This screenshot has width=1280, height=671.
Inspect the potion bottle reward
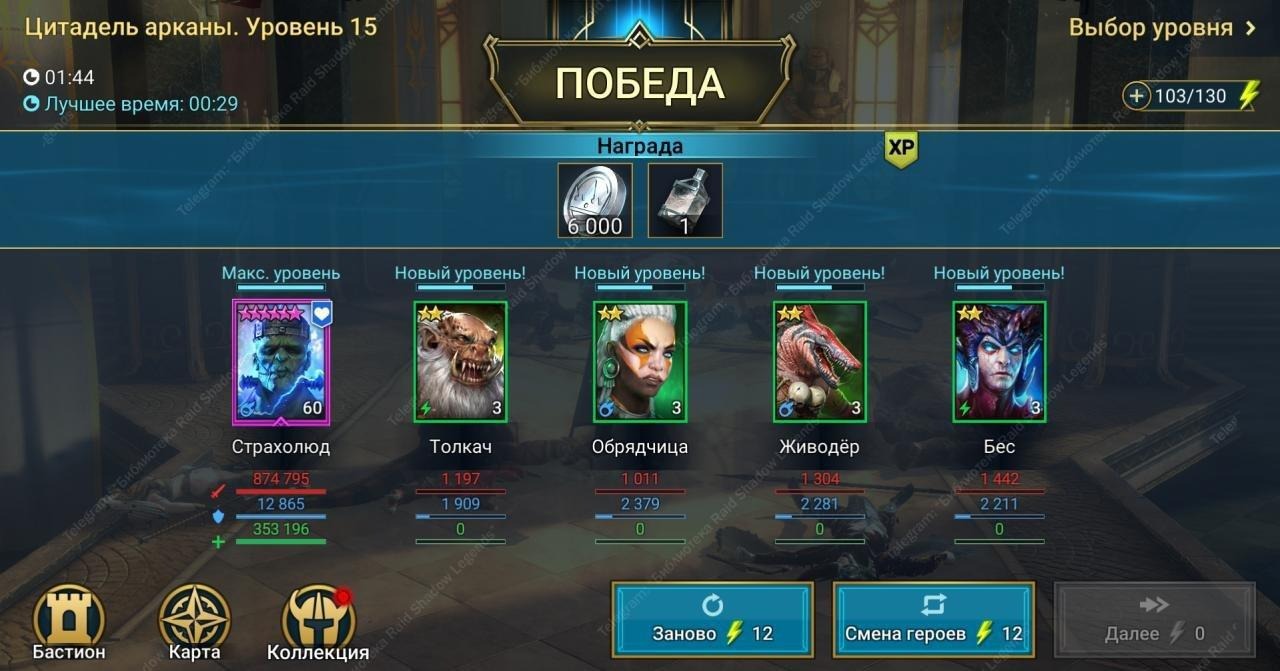685,201
